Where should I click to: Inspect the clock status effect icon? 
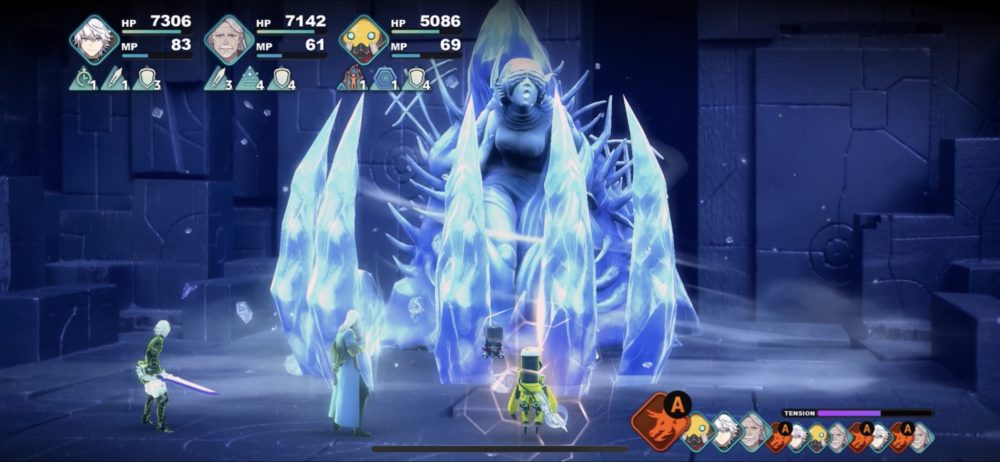tap(84, 78)
